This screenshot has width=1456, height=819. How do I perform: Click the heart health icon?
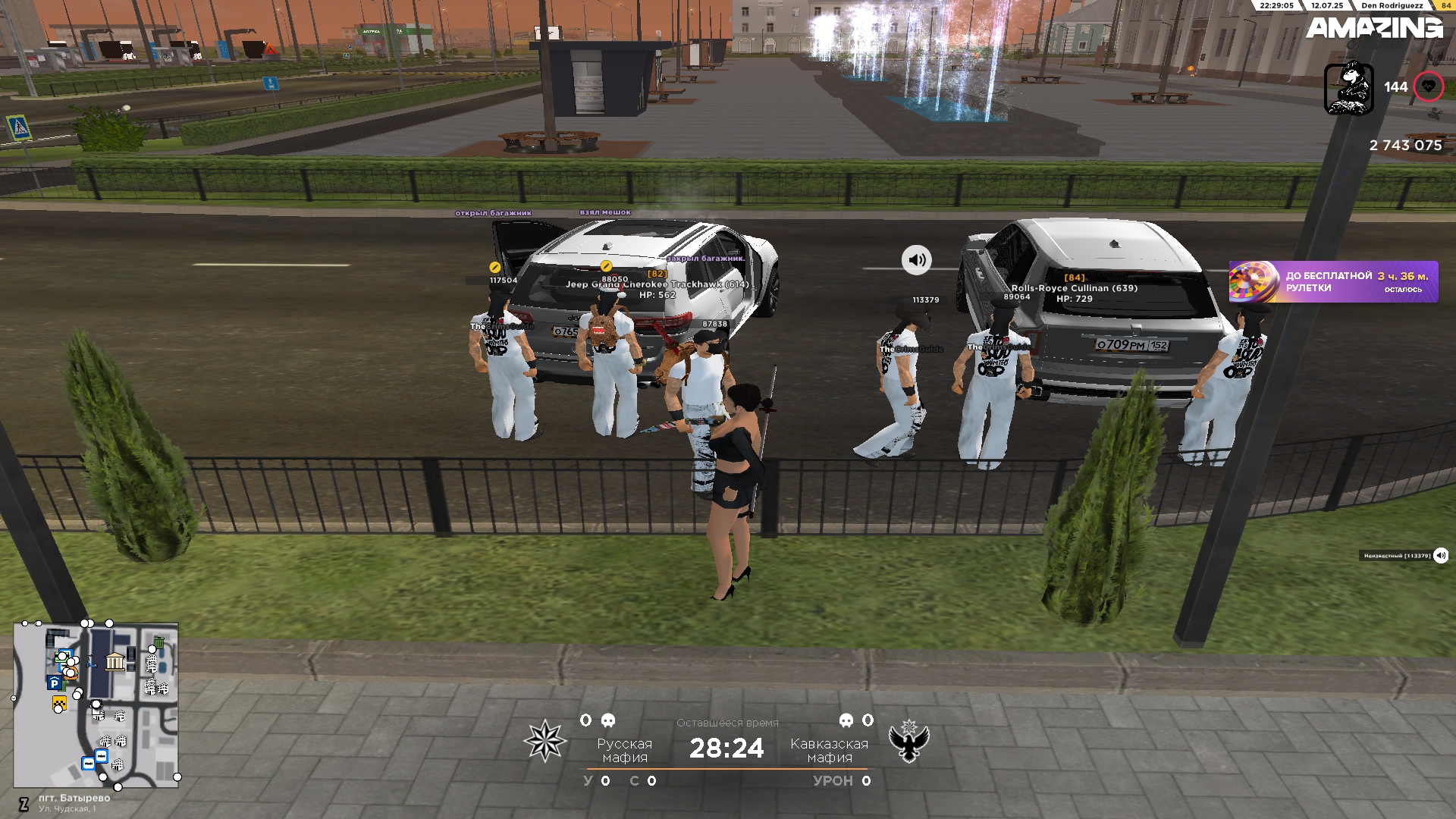point(1429,86)
